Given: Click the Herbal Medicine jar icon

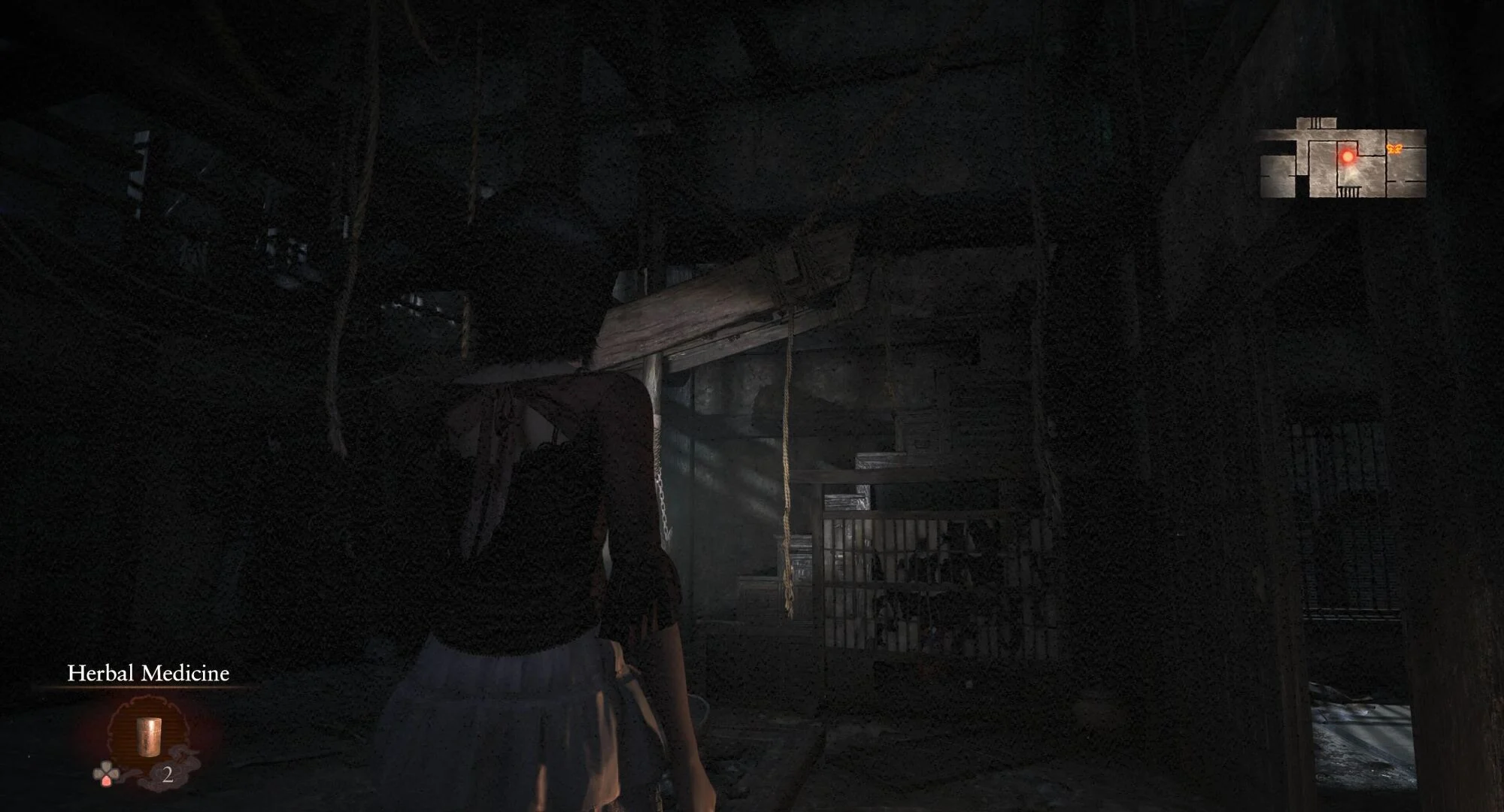Looking at the screenshot, I should (x=149, y=737).
